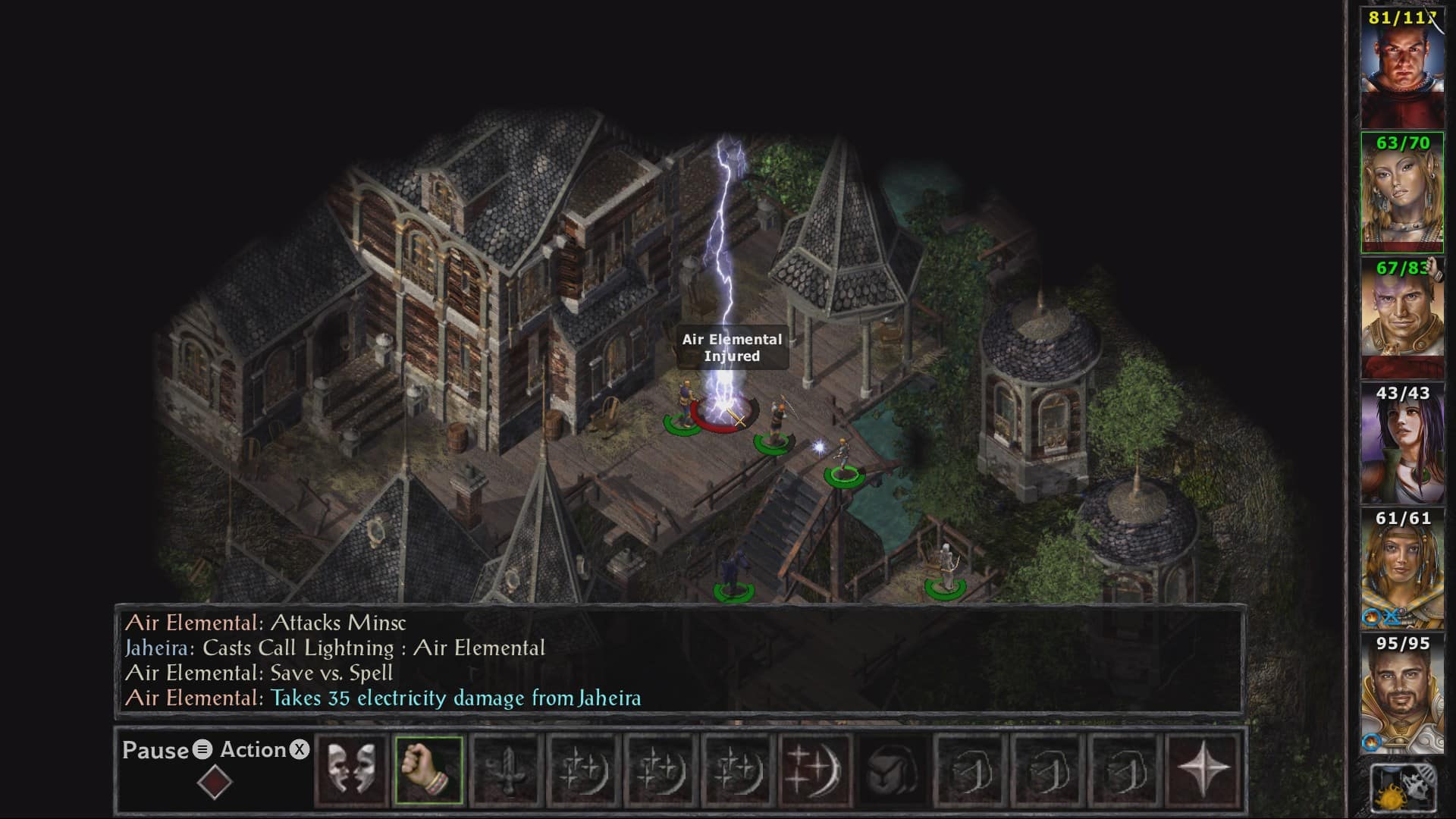Select the headscarf woman portrait at 61/61
The width and height of the screenshot is (1456, 819).
tap(1401, 569)
